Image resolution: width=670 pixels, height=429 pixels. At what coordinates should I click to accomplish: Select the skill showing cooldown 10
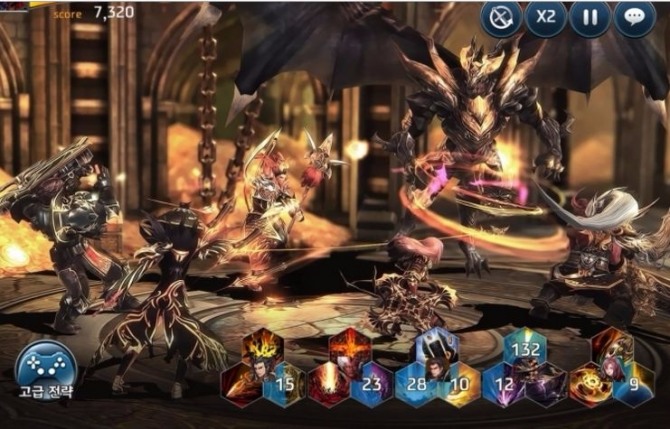[x=458, y=385]
